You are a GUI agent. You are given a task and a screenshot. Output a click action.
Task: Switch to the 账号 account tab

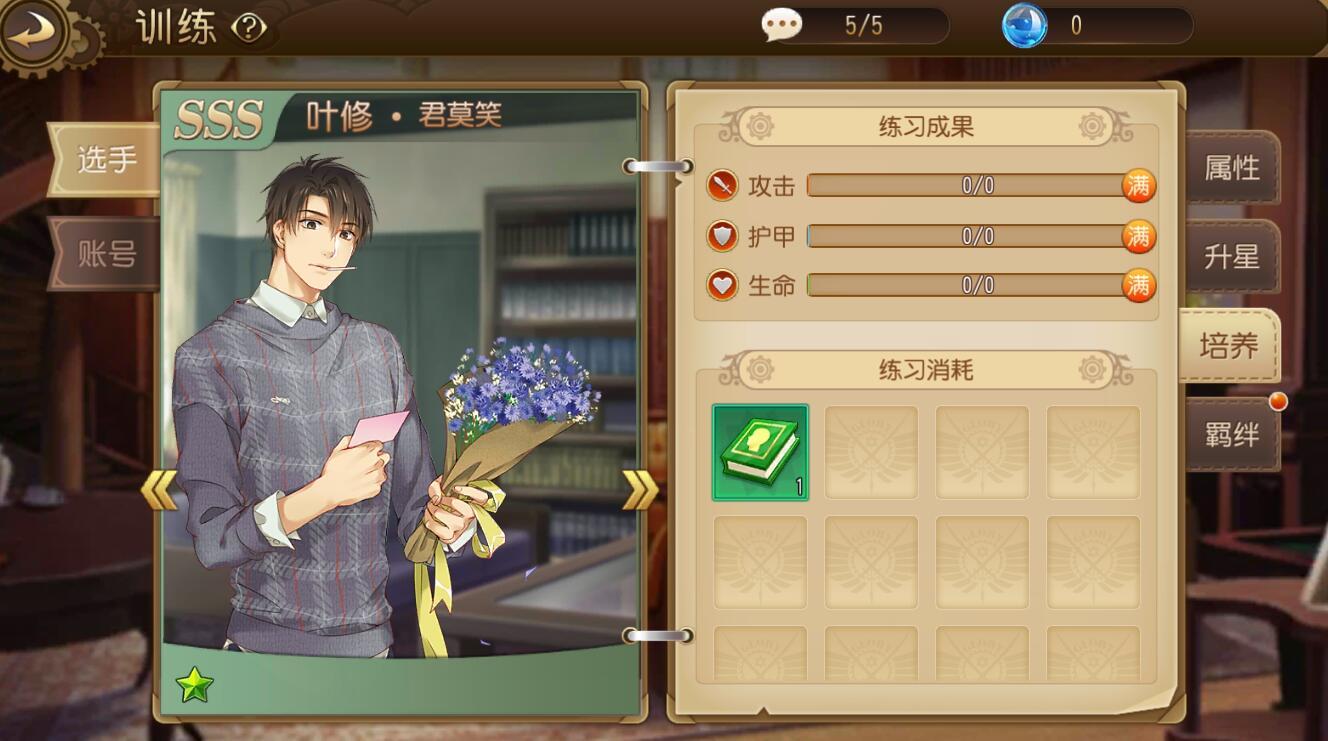tap(106, 254)
